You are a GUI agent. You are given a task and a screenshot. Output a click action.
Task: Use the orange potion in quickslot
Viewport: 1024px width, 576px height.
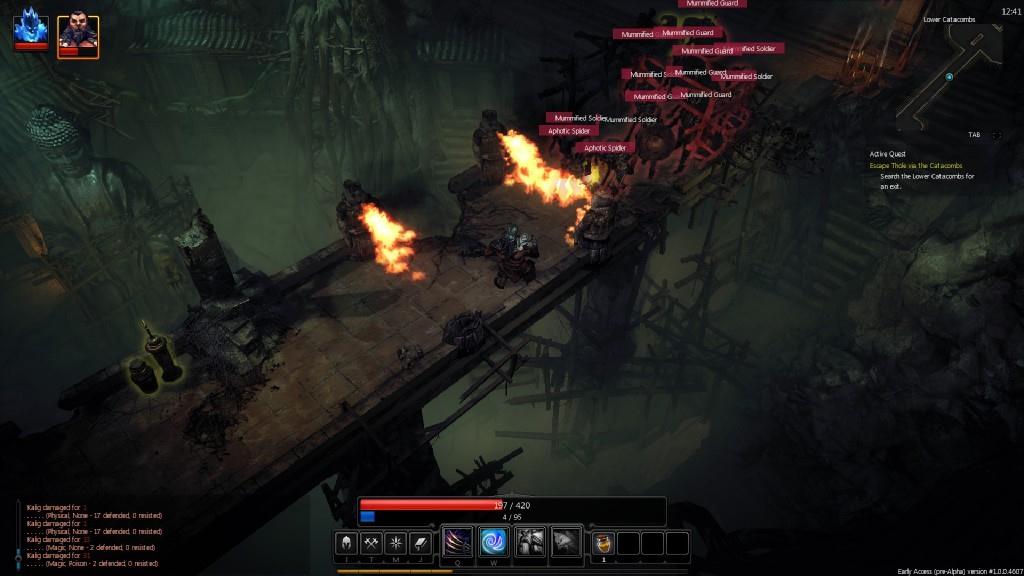(x=603, y=543)
